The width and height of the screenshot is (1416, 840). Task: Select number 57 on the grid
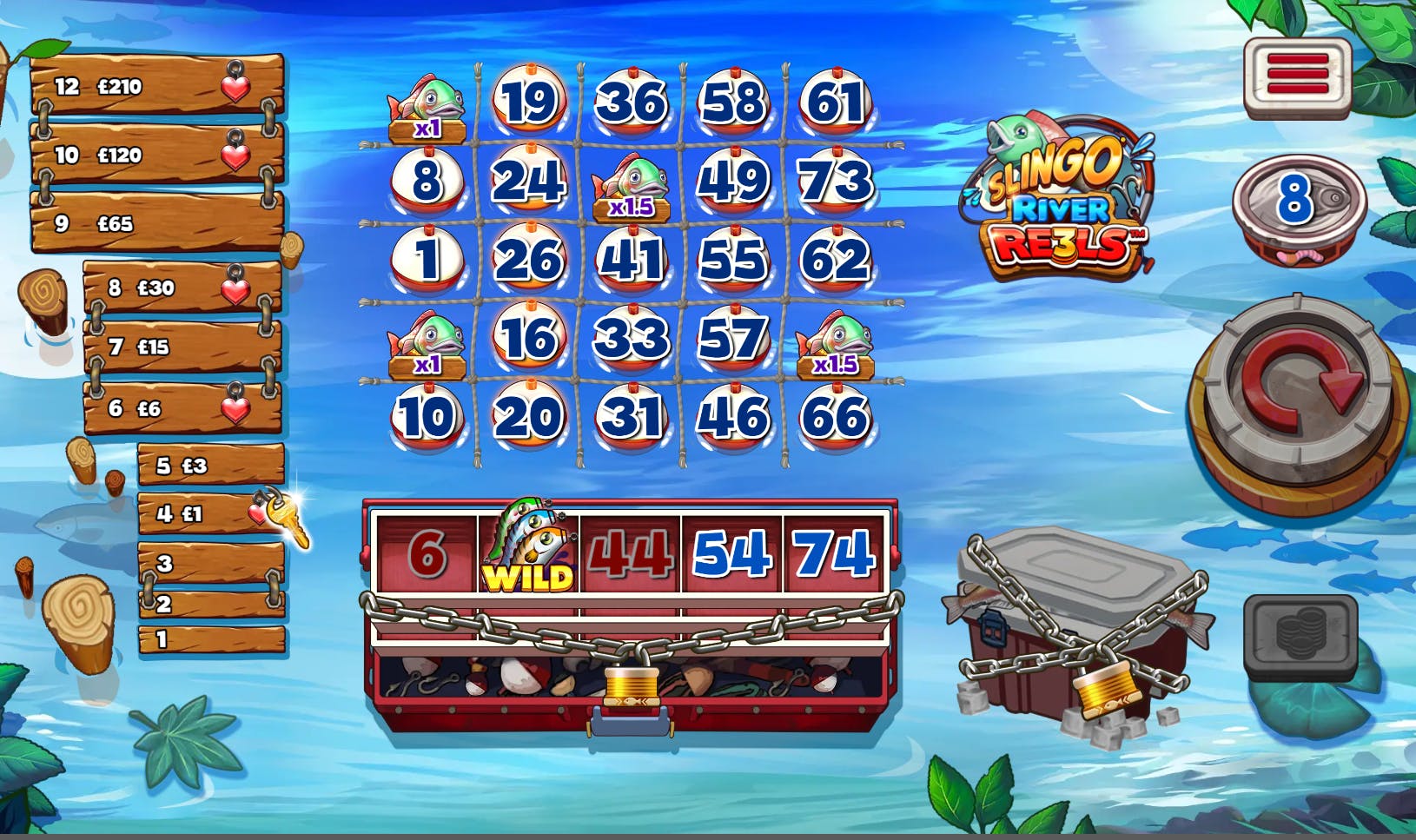(733, 338)
